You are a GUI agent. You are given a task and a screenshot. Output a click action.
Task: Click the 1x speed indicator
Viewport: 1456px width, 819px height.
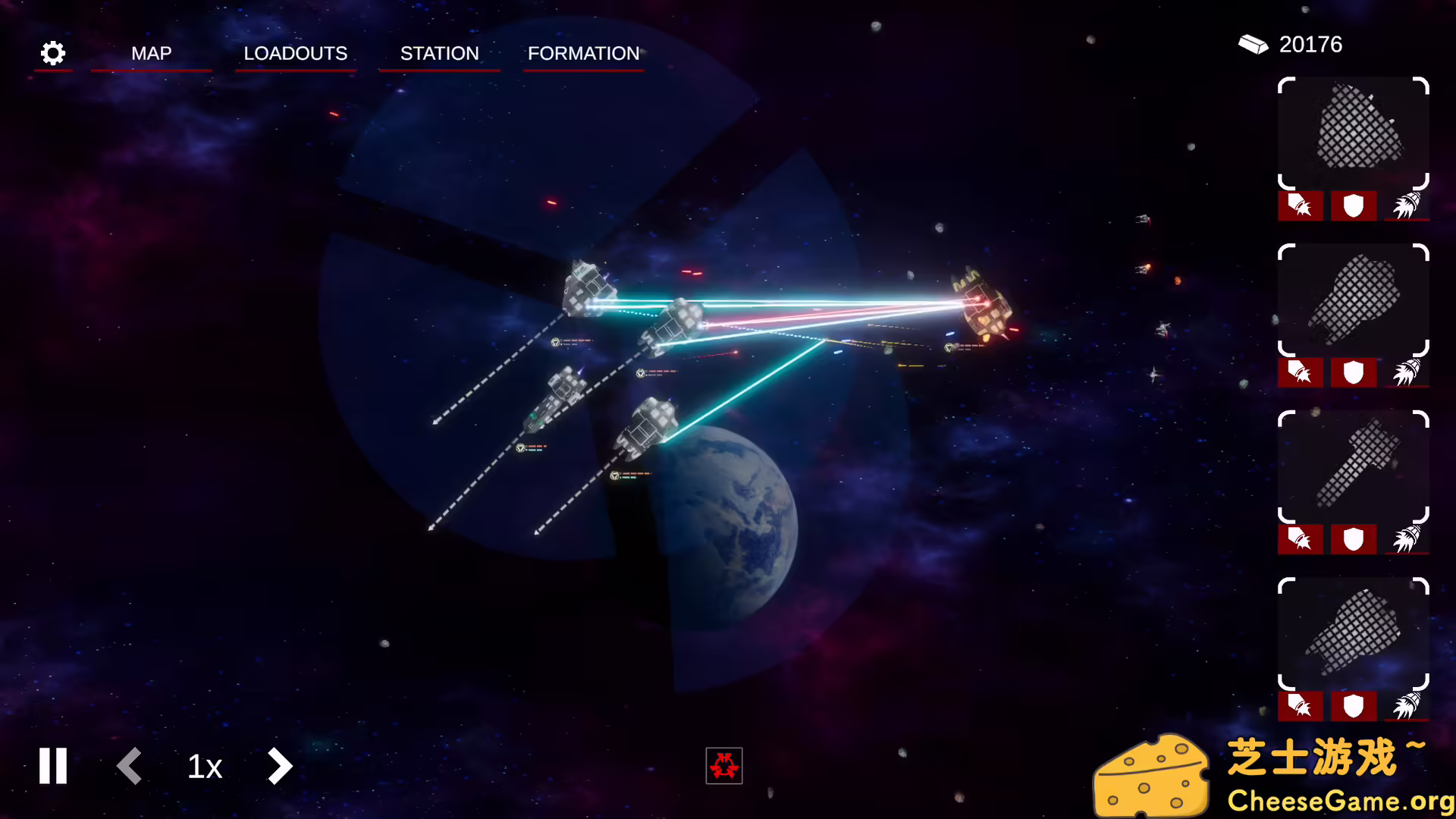[x=204, y=766]
